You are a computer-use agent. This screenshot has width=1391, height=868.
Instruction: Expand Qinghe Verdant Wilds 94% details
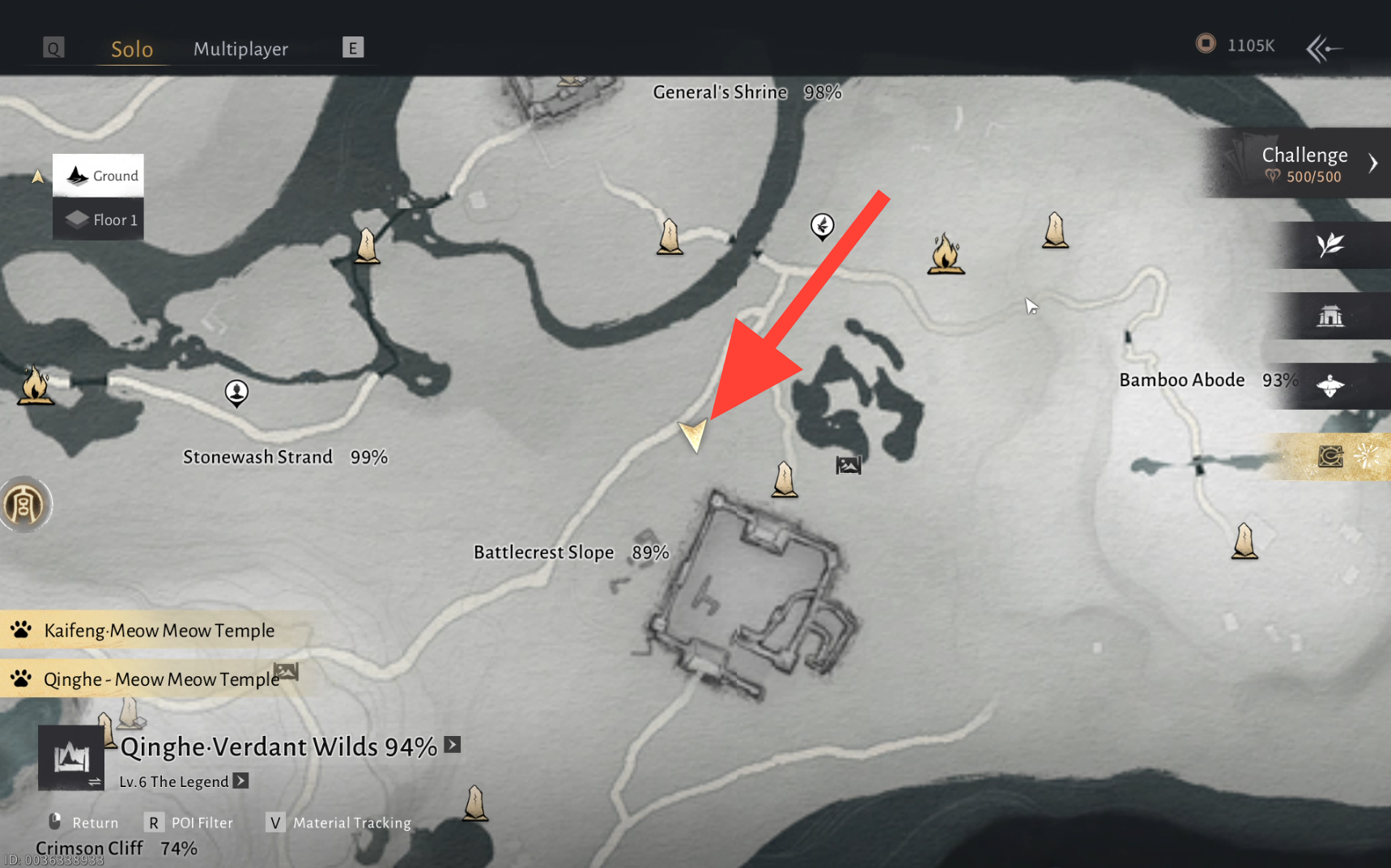click(x=453, y=745)
